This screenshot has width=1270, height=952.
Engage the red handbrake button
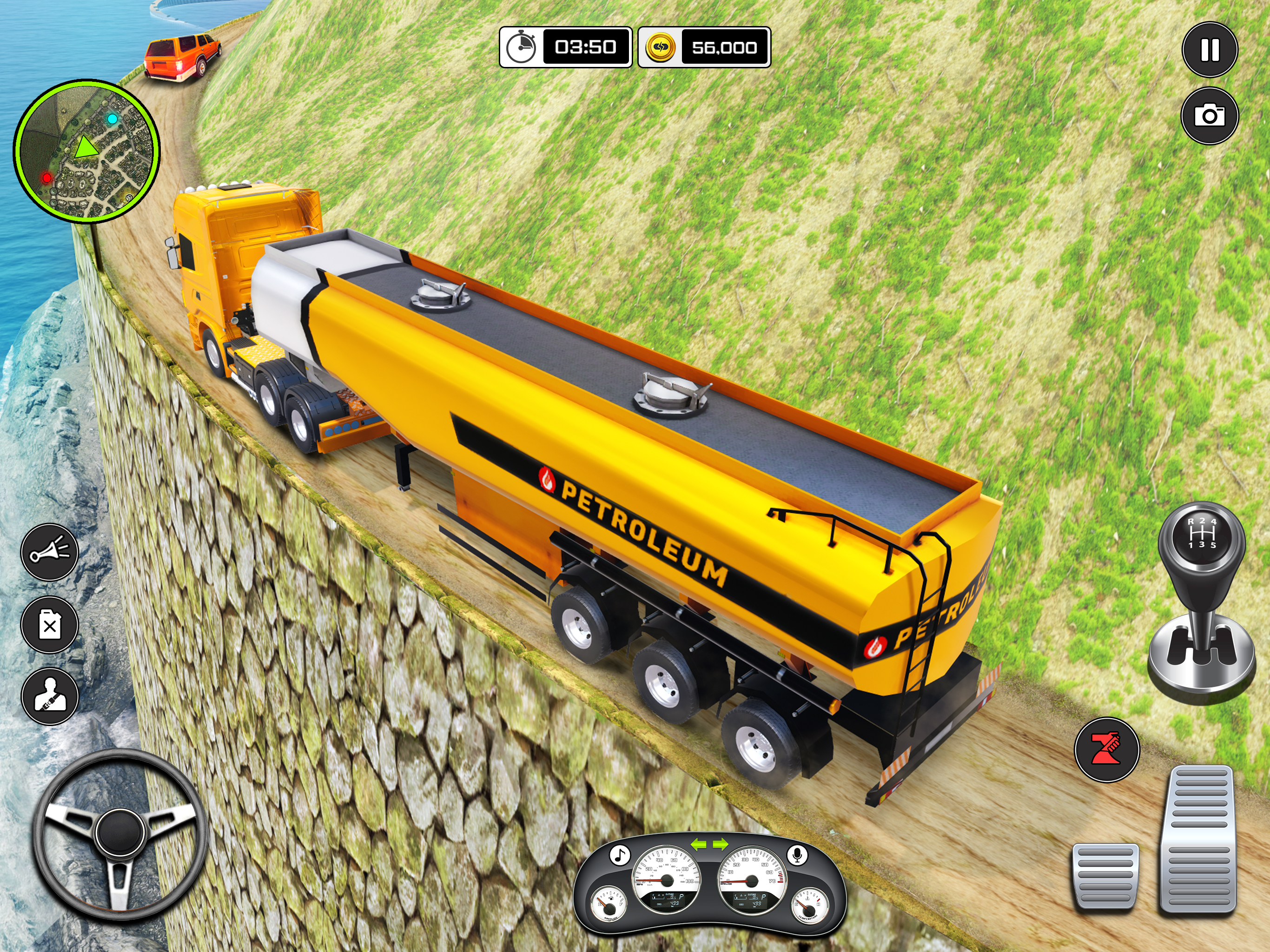click(x=1106, y=750)
